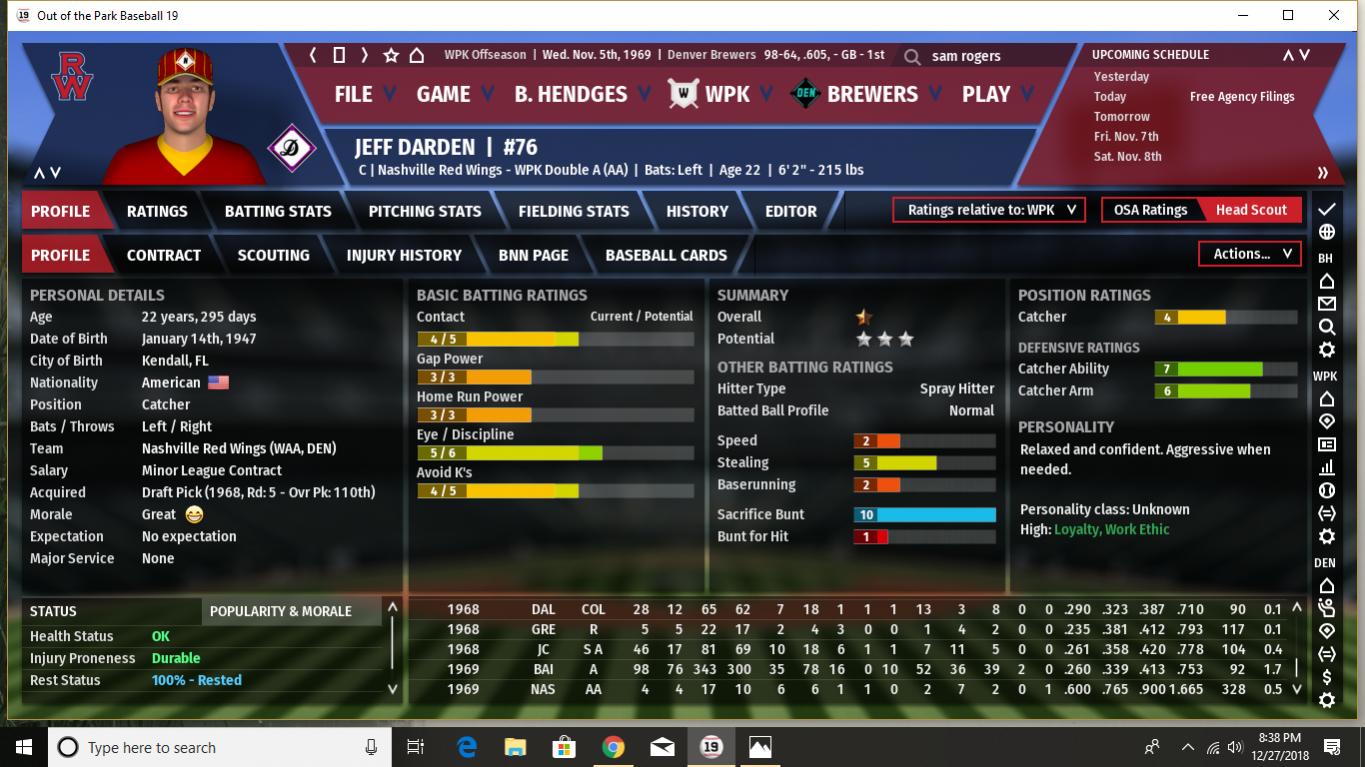This screenshot has height=767, width=1365.
Task: Open the EDITOR tab
Action: (x=791, y=211)
